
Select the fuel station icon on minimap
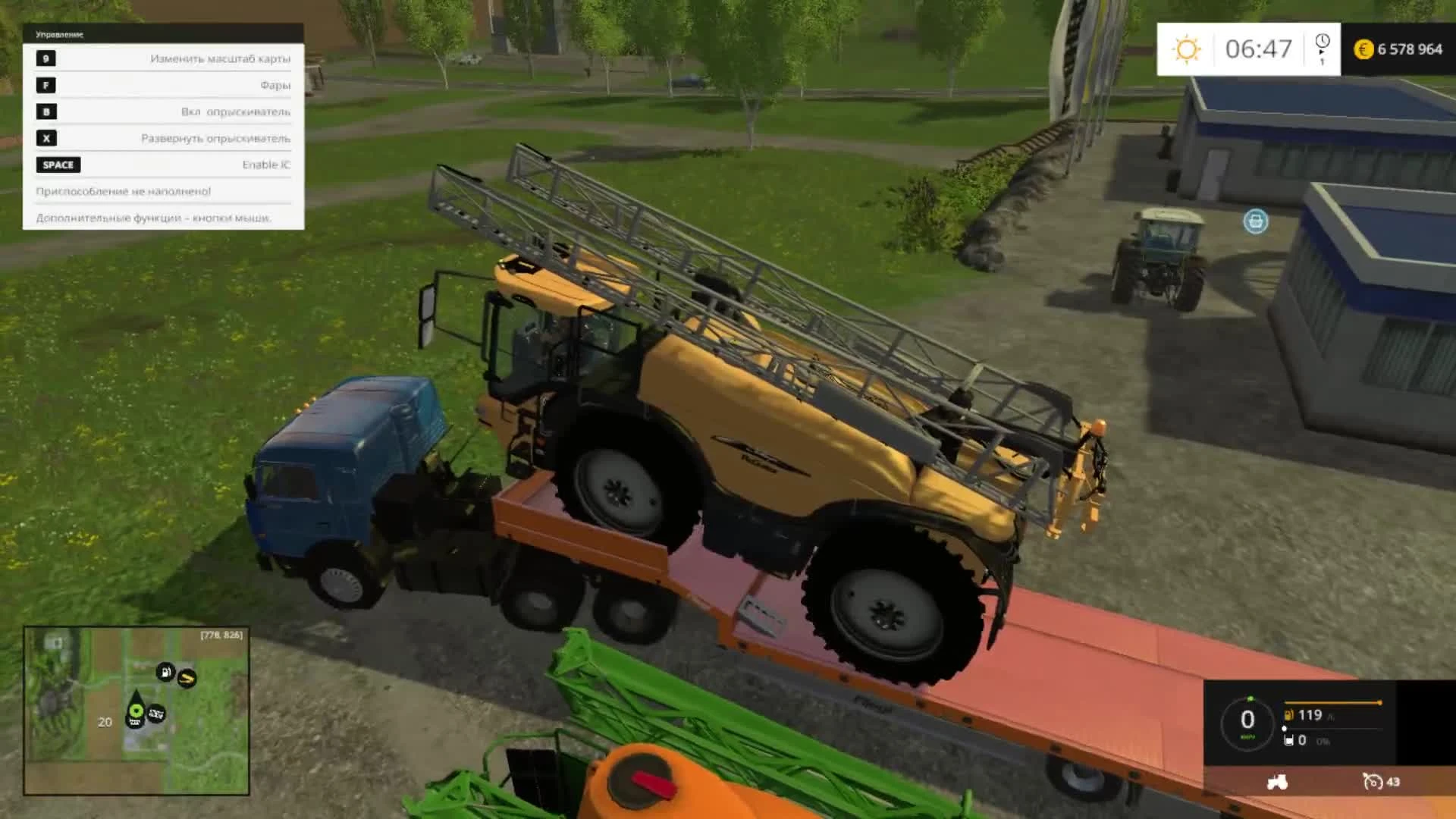coord(165,671)
